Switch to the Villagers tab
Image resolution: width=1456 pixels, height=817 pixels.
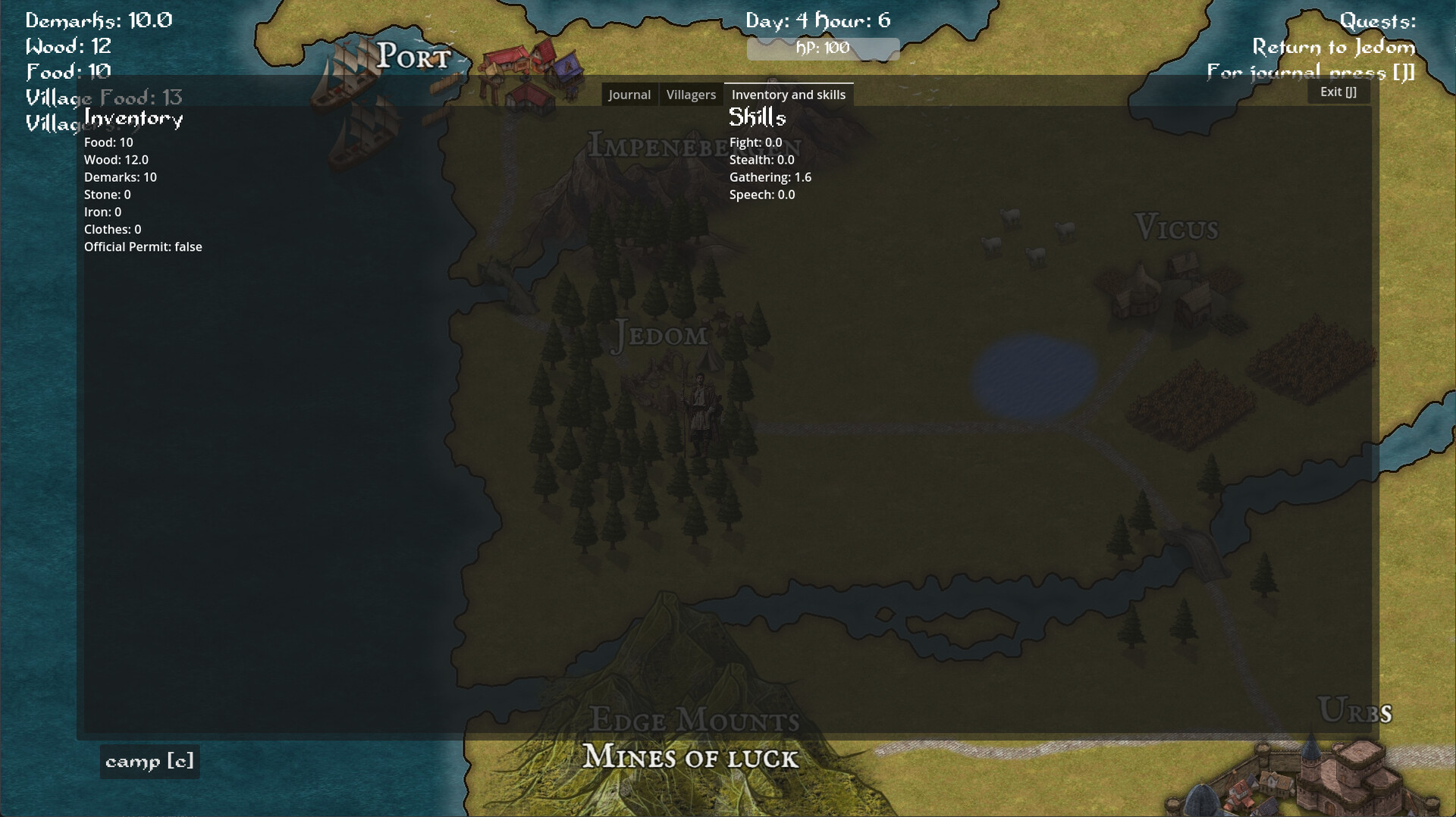[690, 94]
